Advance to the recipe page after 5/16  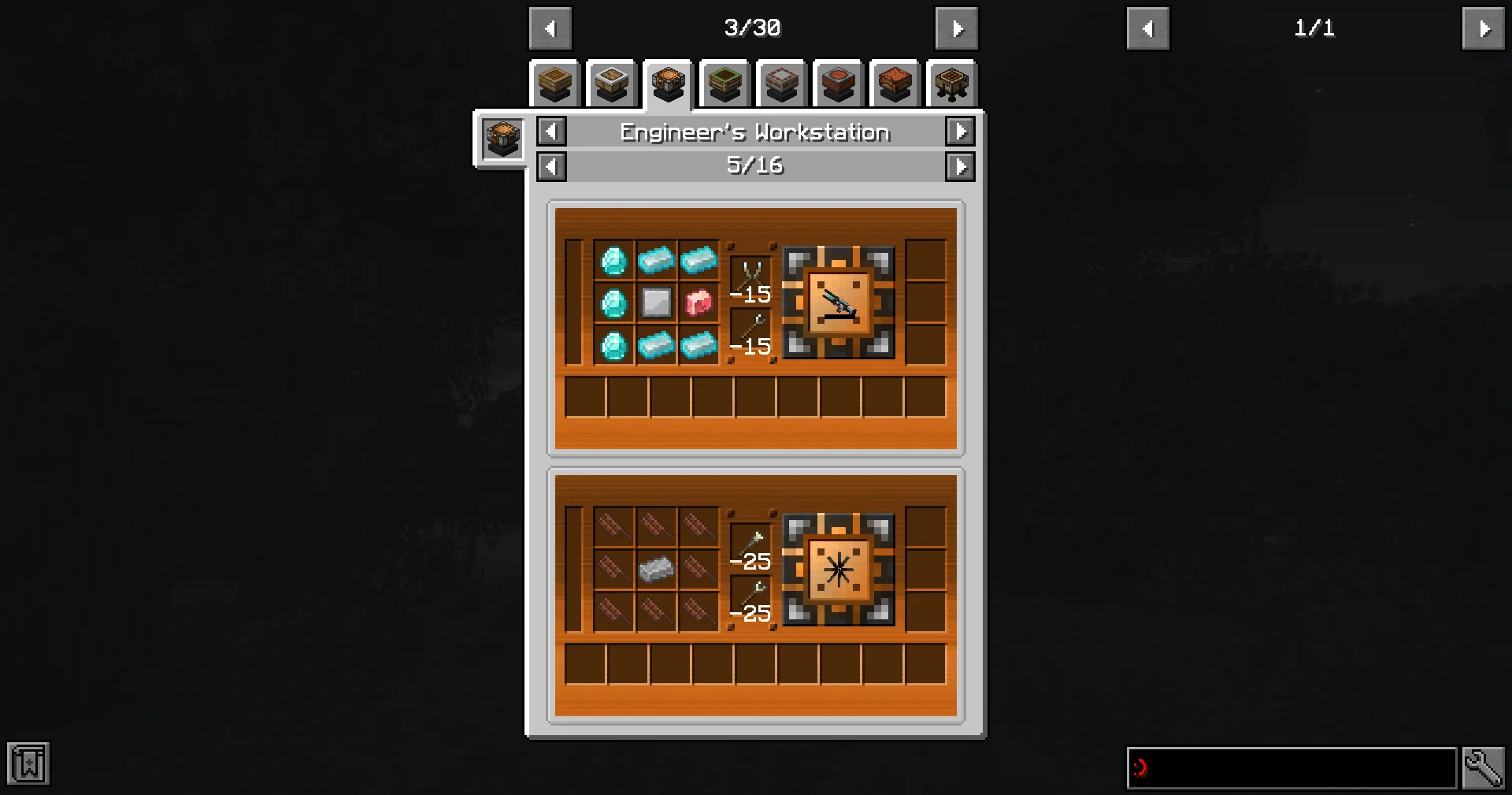[960, 166]
